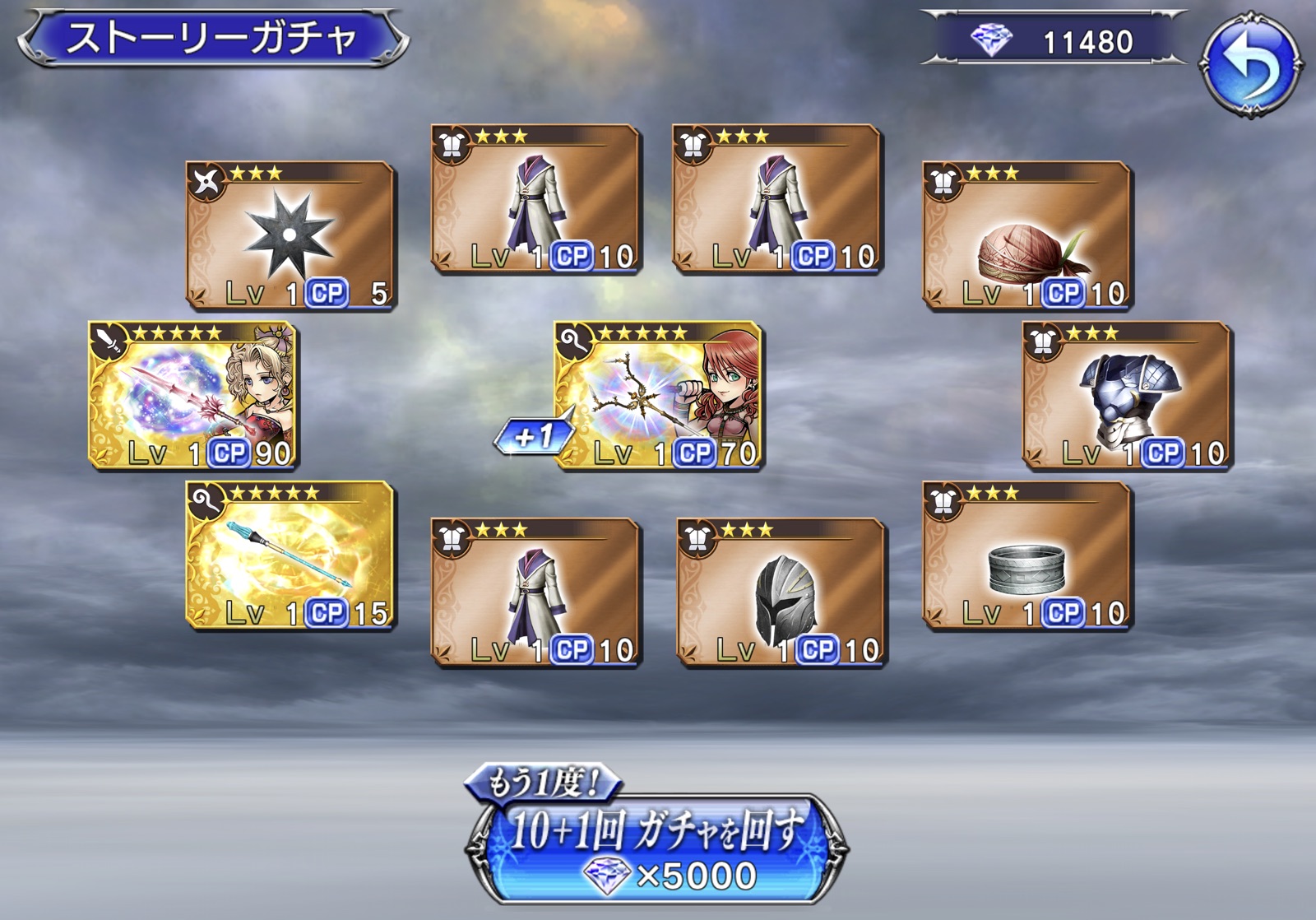Viewport: 1316px width, 920px height.
Task: Inspect the steel chestplate armor card
Action: tap(1127, 395)
